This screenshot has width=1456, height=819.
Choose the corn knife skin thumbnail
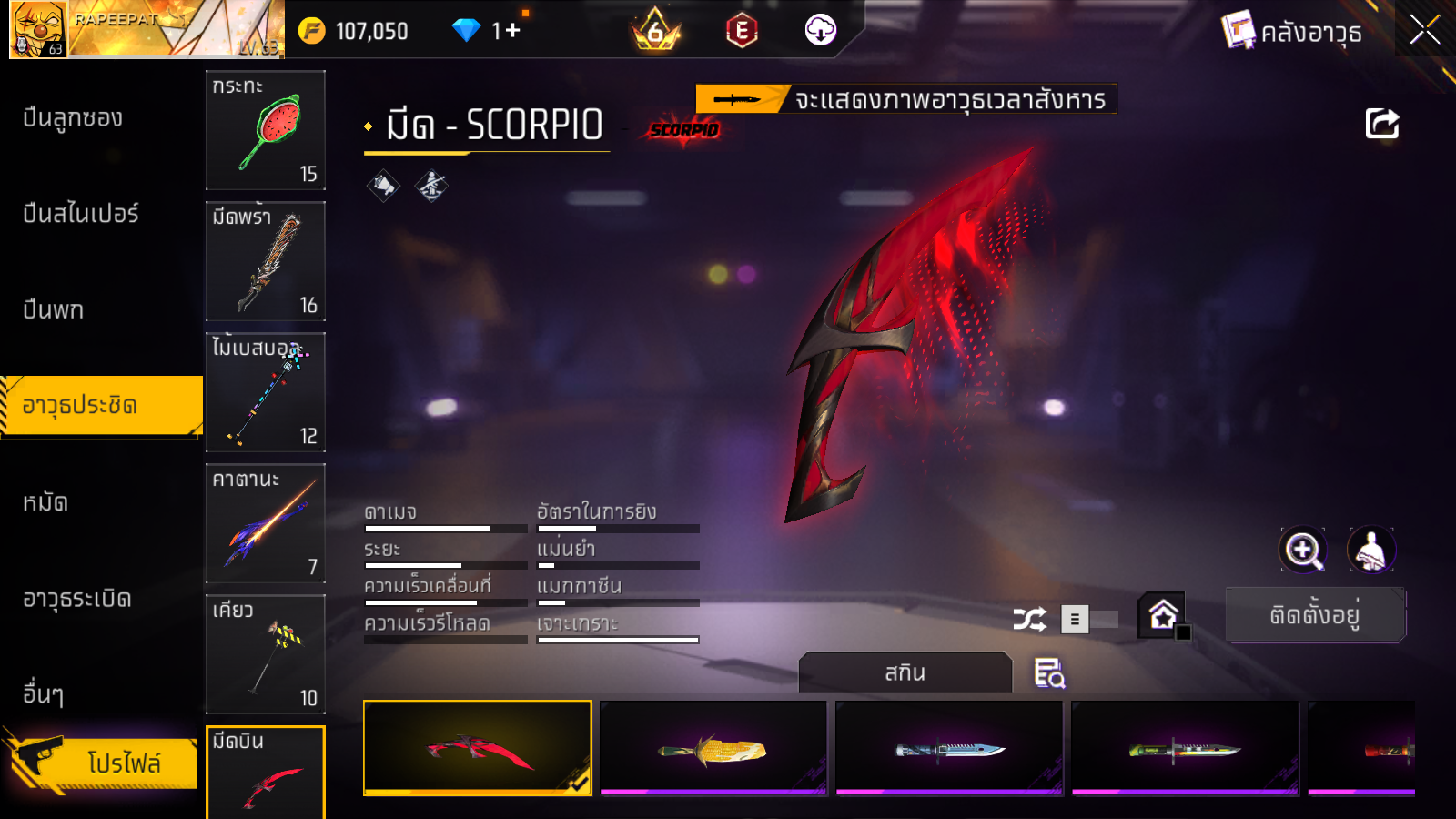(x=713, y=748)
